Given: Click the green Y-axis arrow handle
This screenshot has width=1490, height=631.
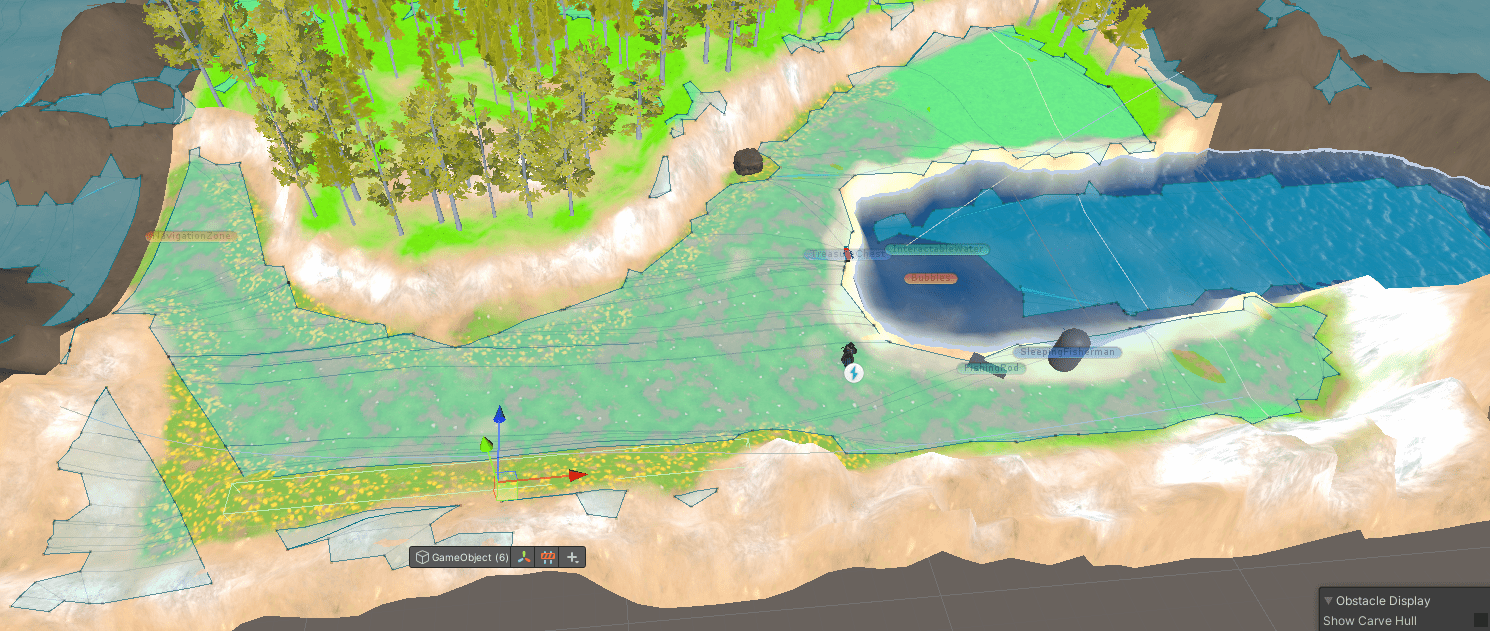Looking at the screenshot, I should tap(487, 444).
